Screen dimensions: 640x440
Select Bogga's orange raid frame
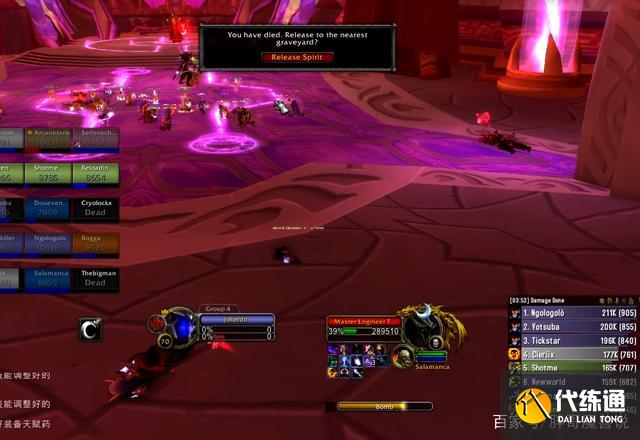95,242
